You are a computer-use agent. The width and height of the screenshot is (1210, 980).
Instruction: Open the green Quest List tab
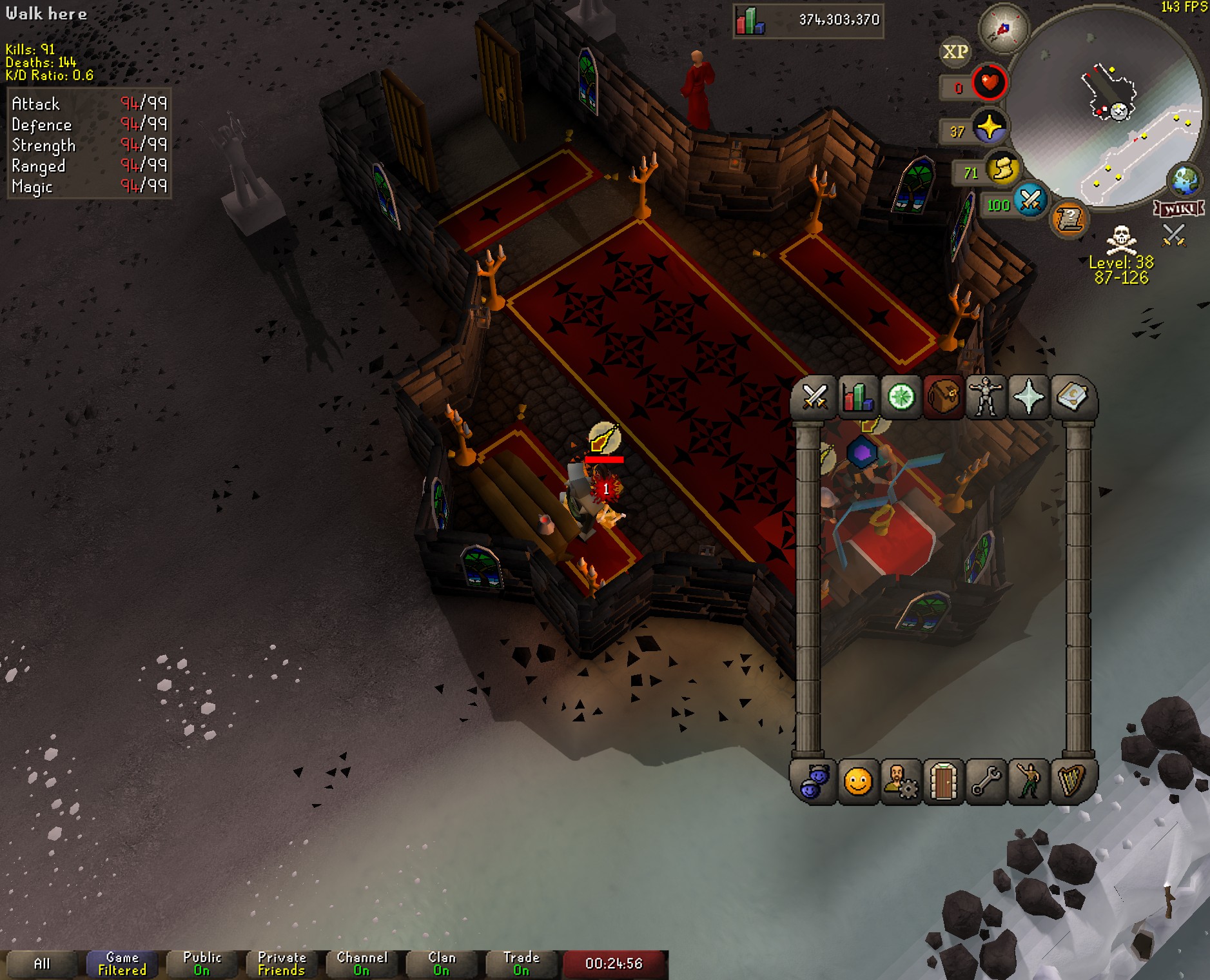coord(901,397)
